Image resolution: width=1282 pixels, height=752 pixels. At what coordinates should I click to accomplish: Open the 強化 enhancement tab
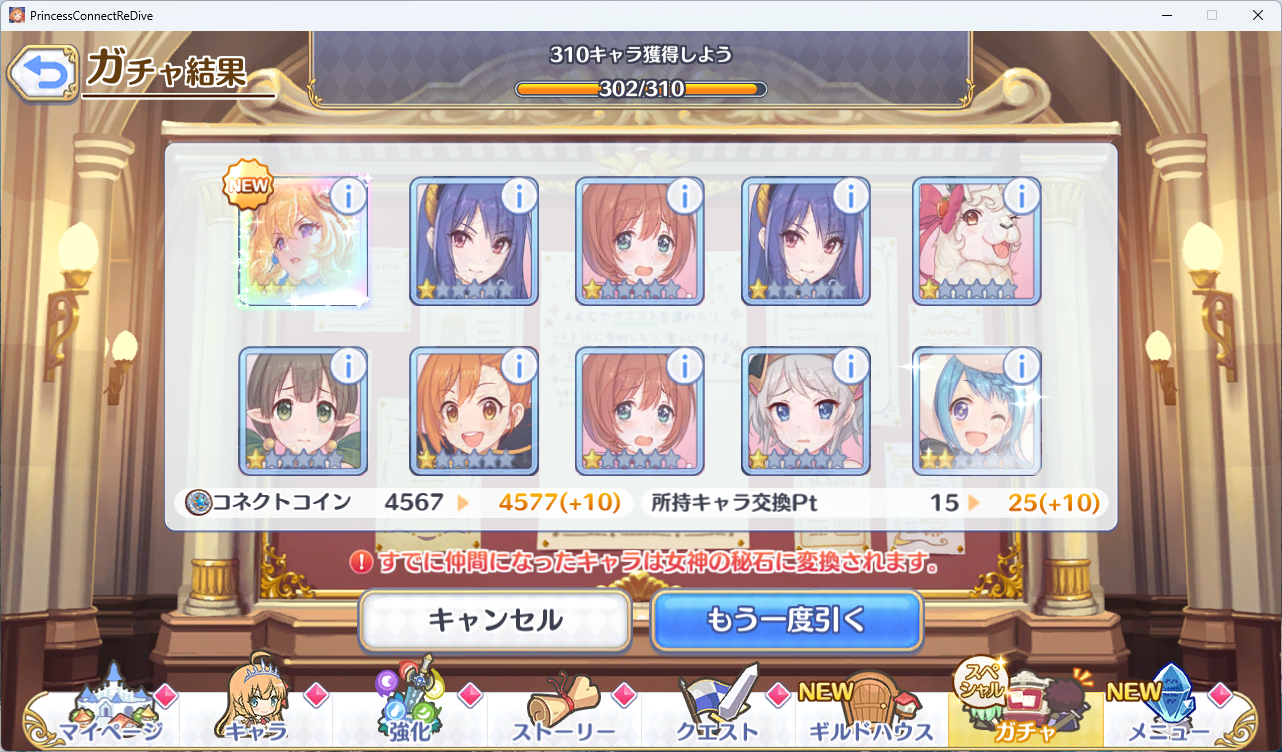(x=409, y=712)
